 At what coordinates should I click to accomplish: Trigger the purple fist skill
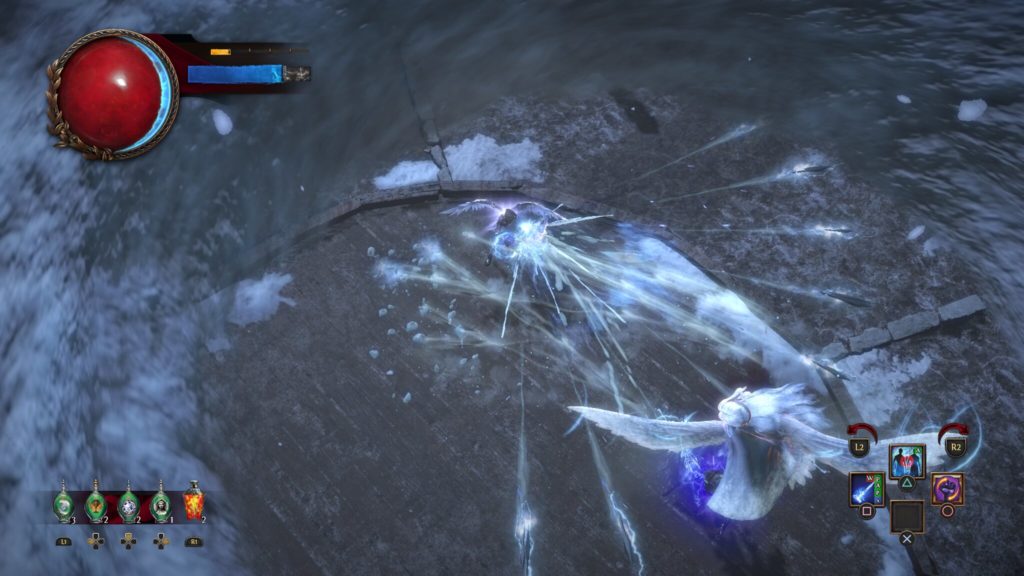point(947,489)
